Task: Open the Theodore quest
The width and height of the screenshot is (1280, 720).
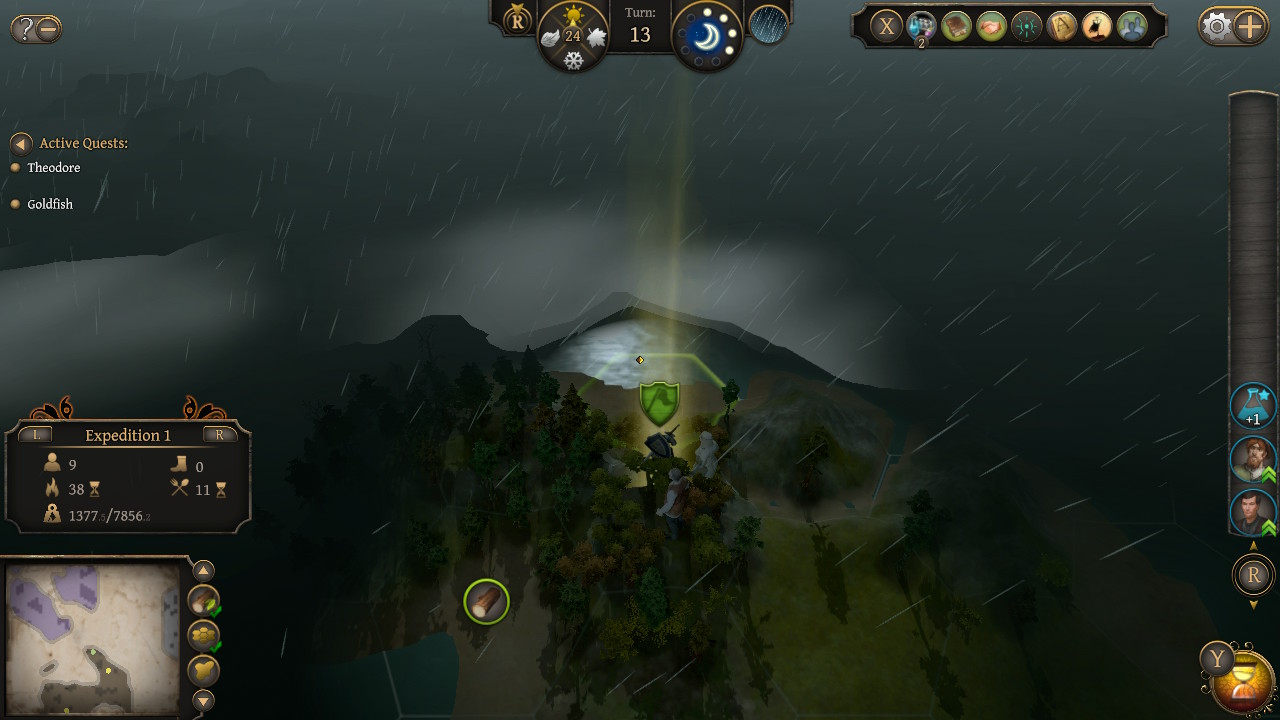Action: click(56, 167)
